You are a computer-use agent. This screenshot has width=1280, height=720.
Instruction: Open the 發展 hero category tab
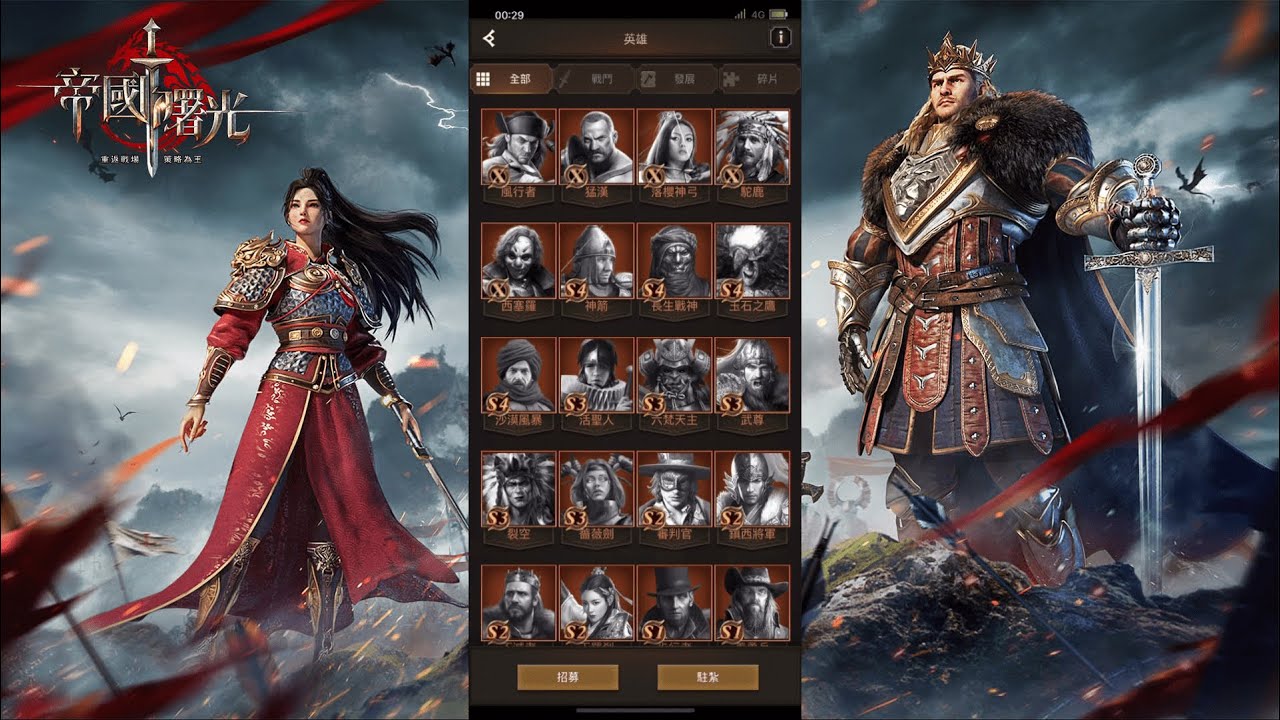tap(674, 79)
